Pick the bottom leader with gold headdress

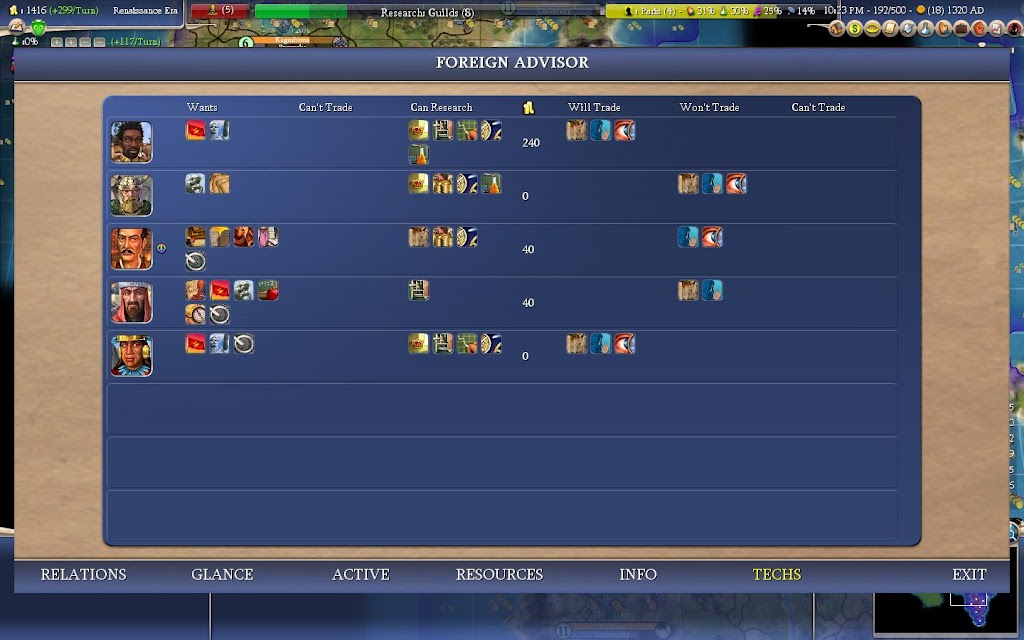coord(132,356)
